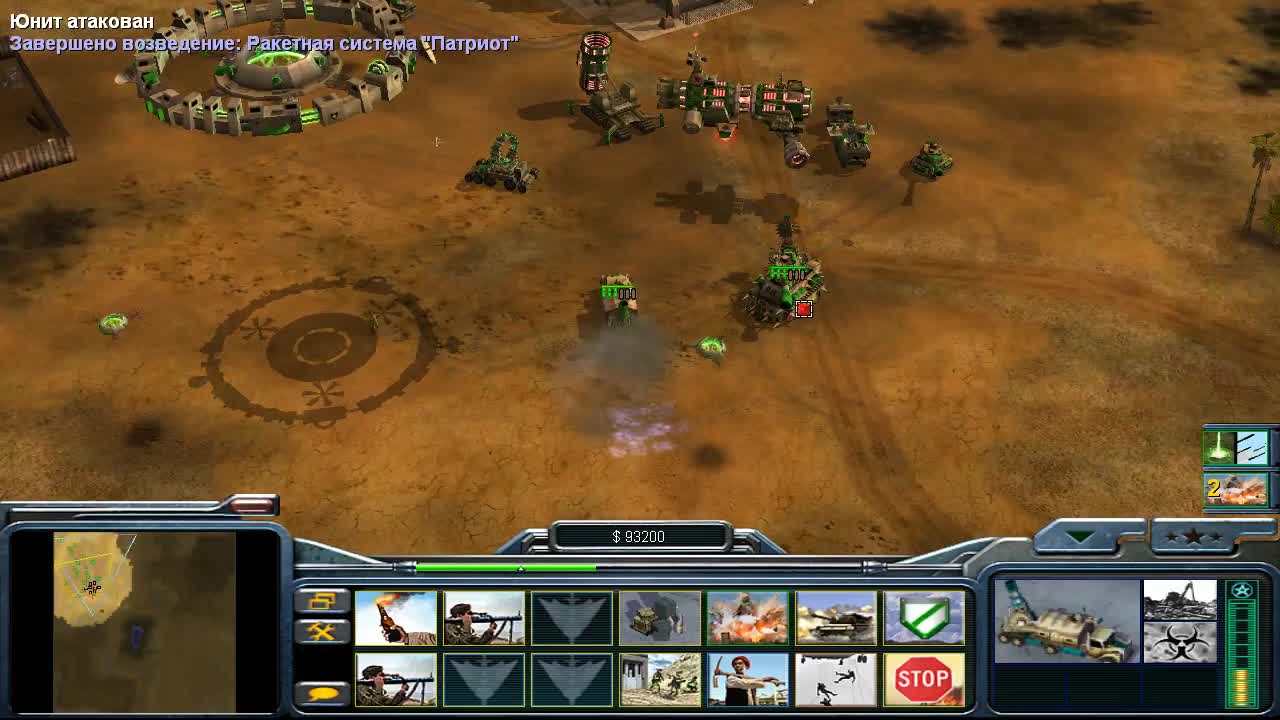Select the rappel combat drop icon
This screenshot has width=1280, height=720.
point(835,678)
